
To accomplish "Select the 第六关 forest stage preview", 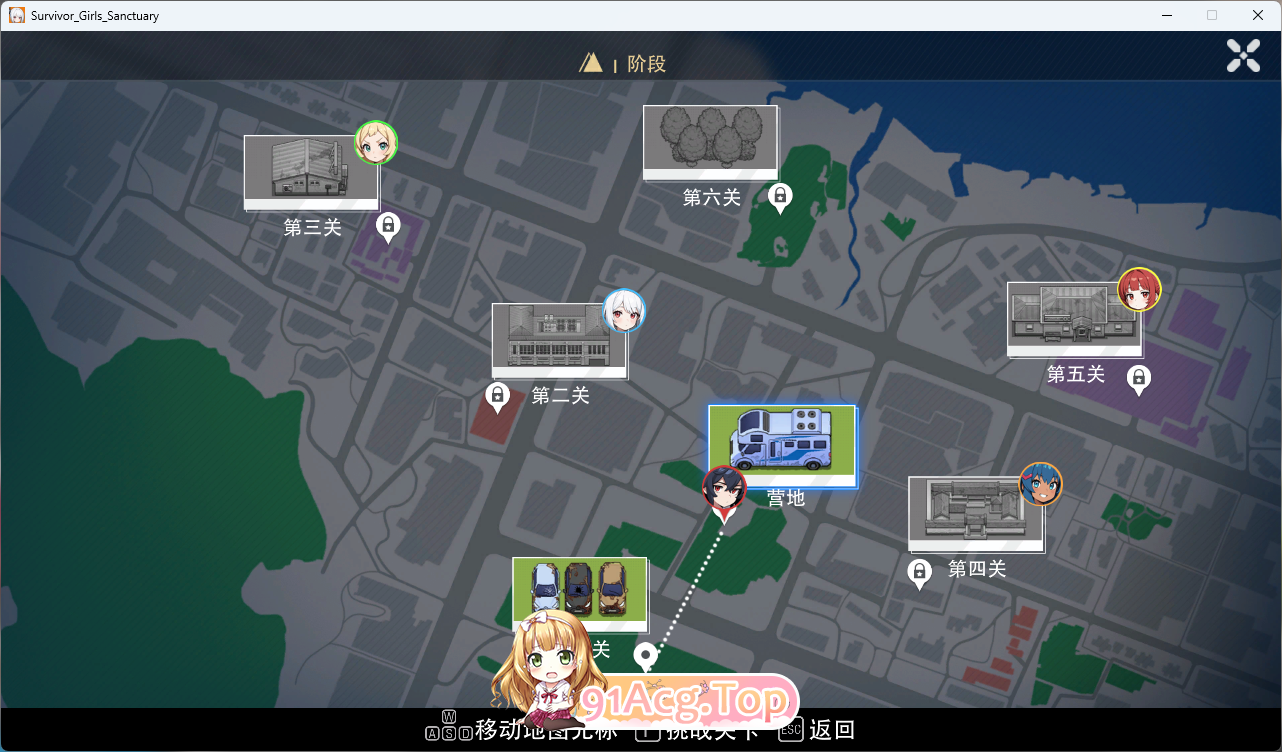I will pyautogui.click(x=710, y=142).
